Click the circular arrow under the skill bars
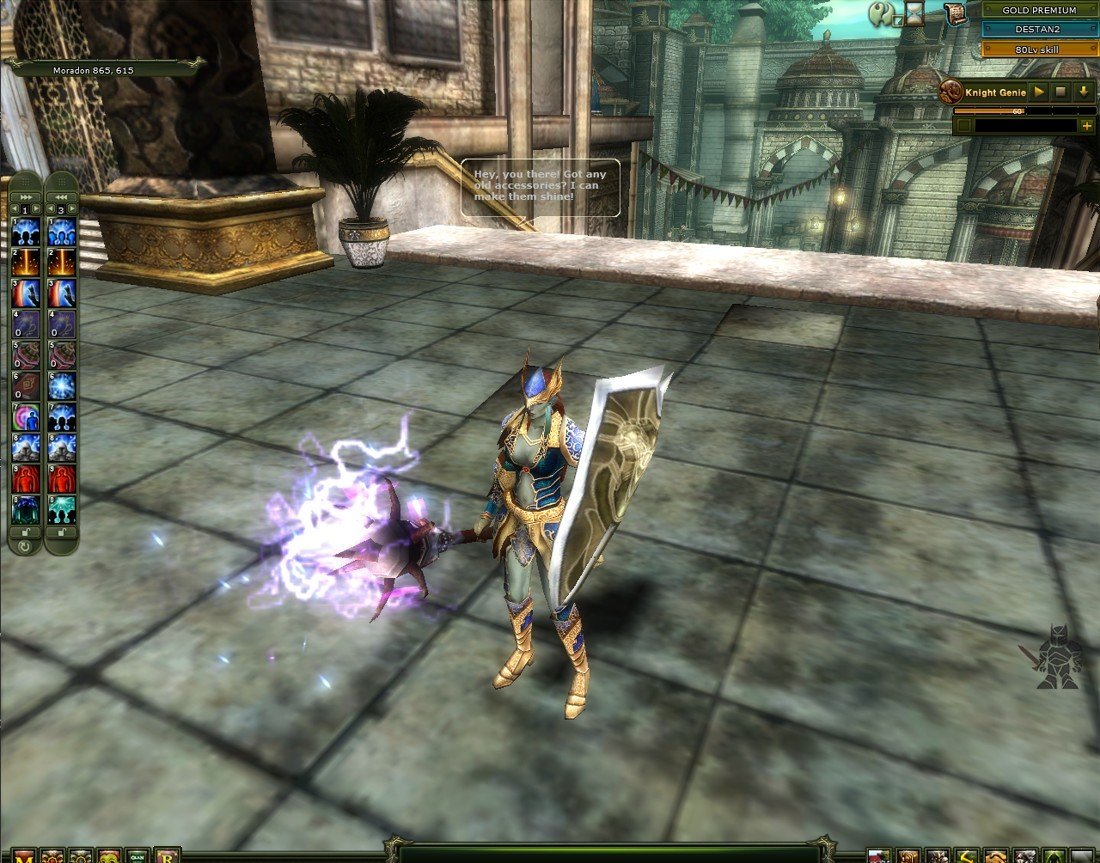1100x863 pixels. tap(25, 546)
